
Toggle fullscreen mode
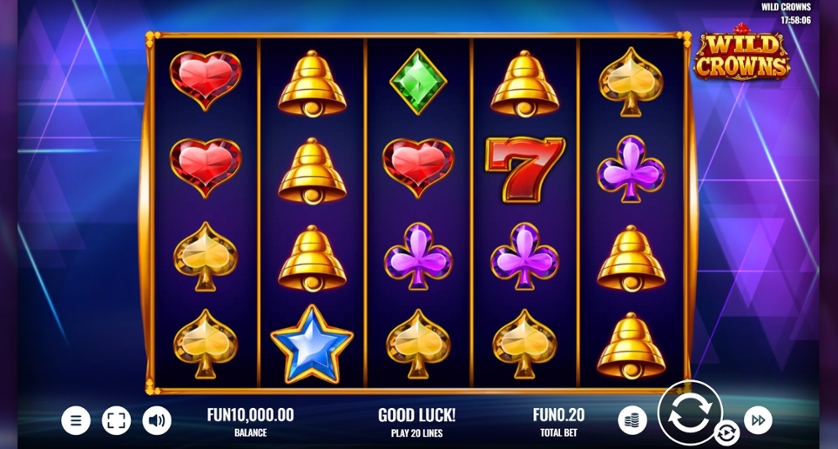[116, 420]
